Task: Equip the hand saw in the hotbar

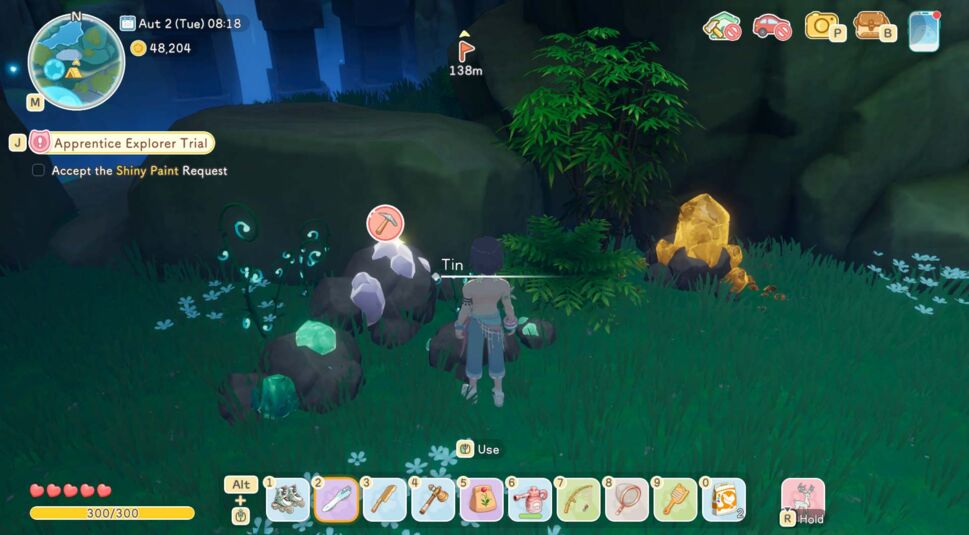Action: [x=385, y=499]
